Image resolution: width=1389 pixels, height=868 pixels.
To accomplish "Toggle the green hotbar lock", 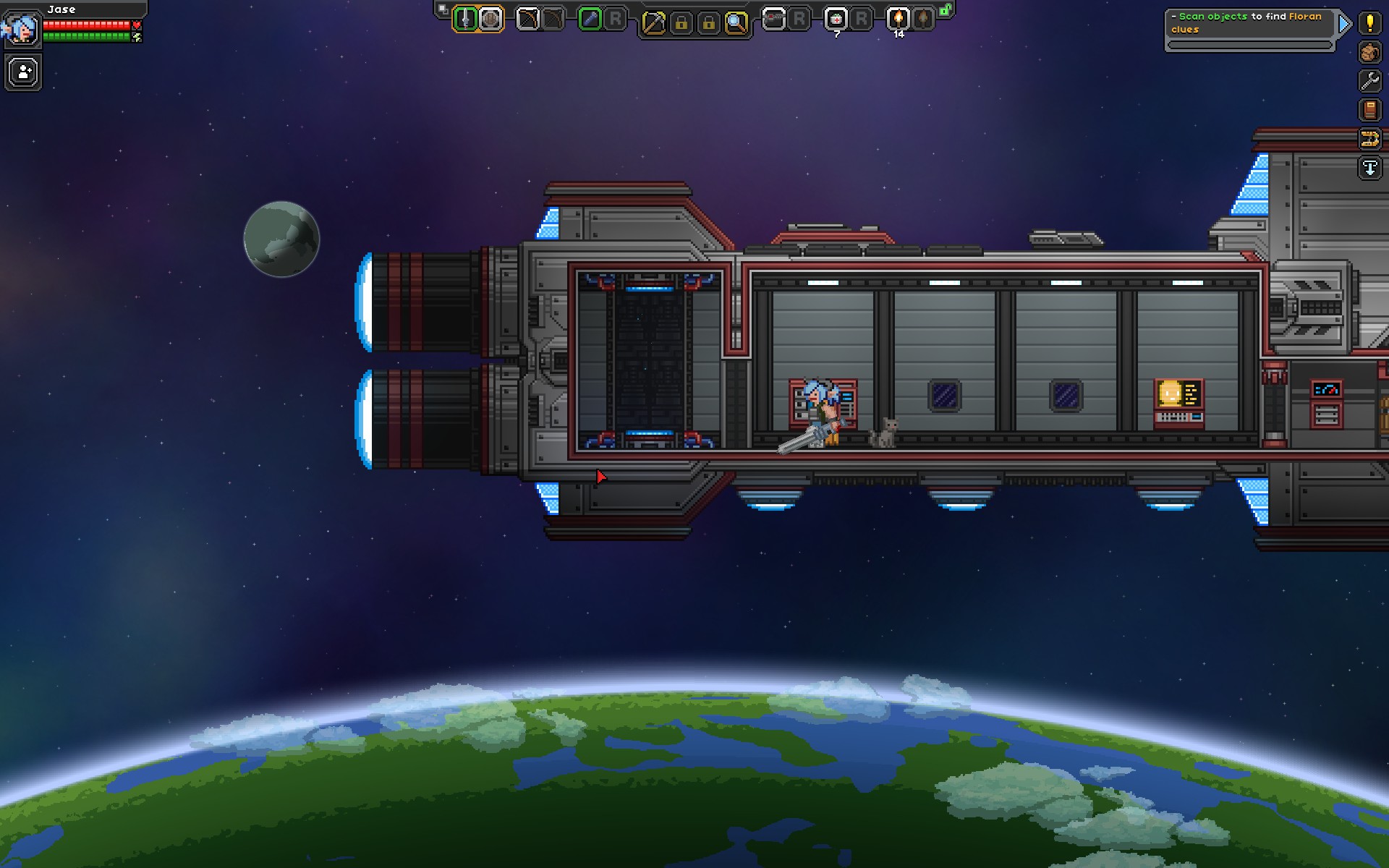I will (x=946, y=10).
